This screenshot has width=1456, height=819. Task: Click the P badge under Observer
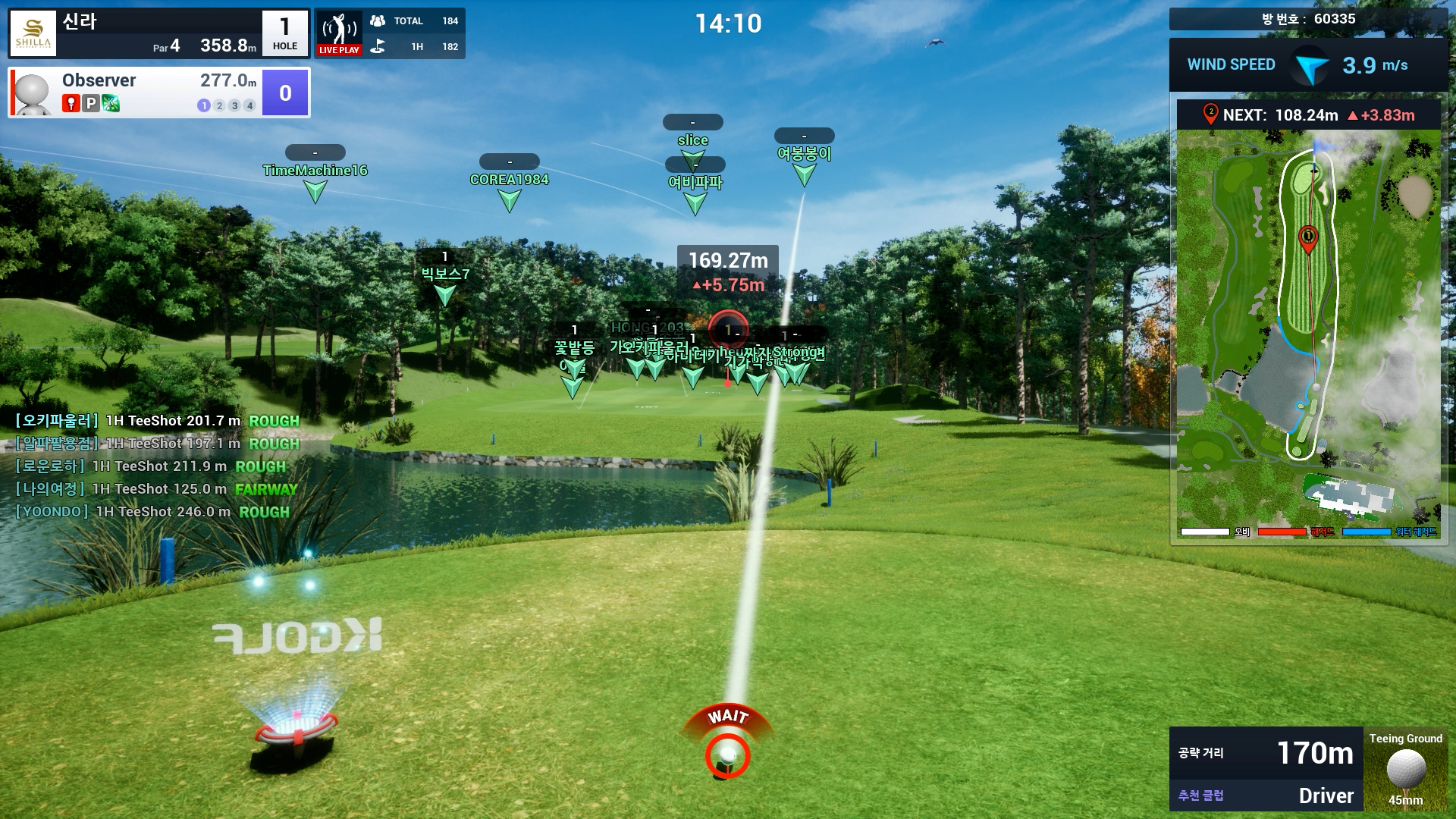pyautogui.click(x=91, y=104)
